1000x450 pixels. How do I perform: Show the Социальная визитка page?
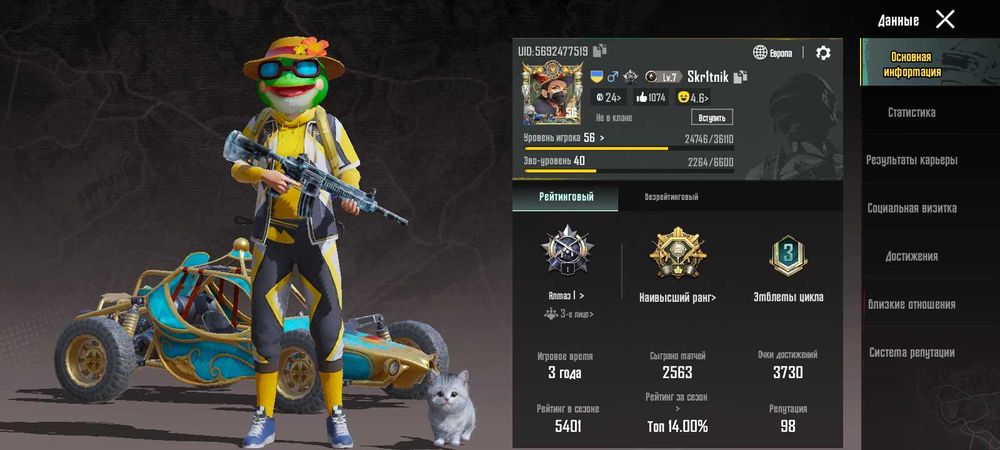pos(911,208)
